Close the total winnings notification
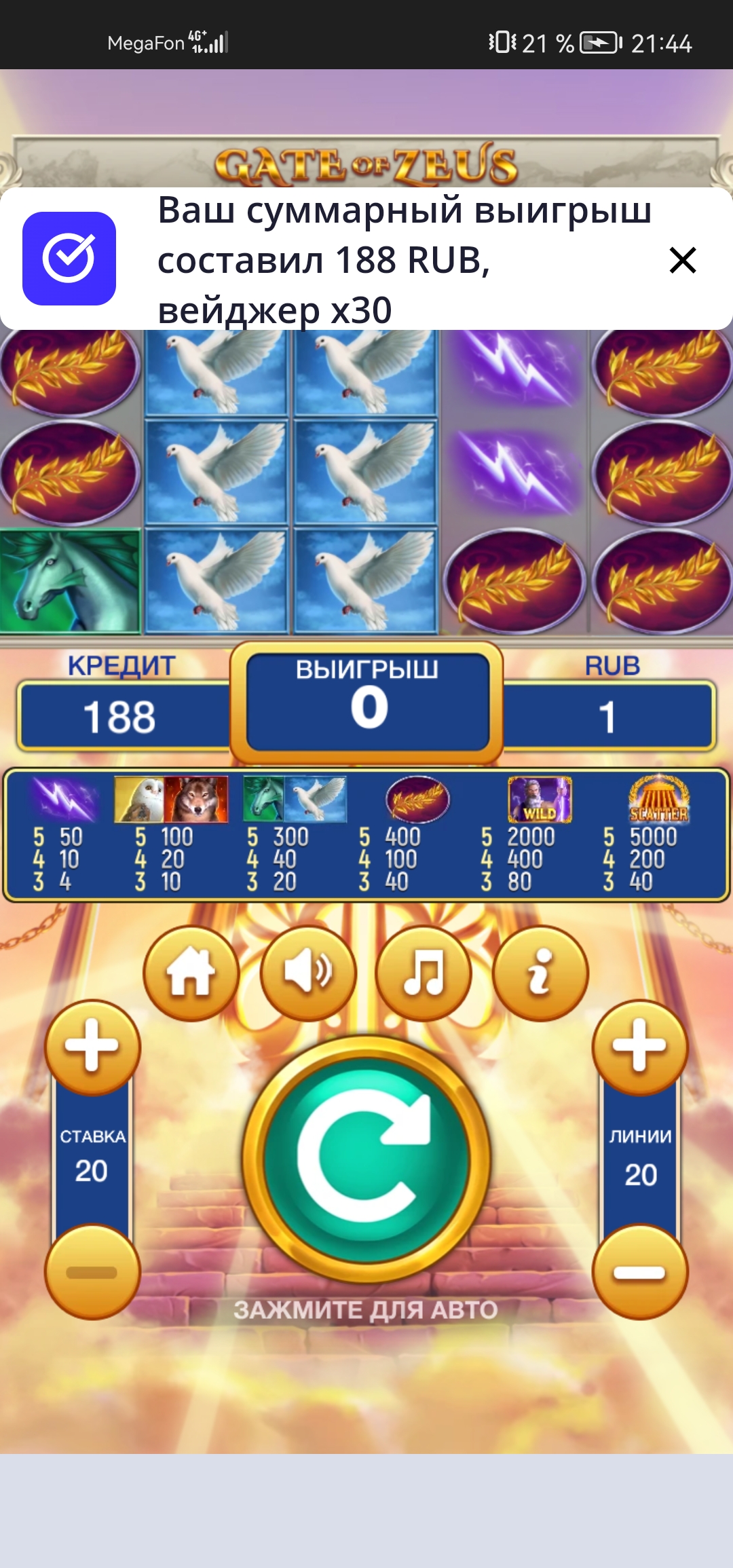 (682, 260)
